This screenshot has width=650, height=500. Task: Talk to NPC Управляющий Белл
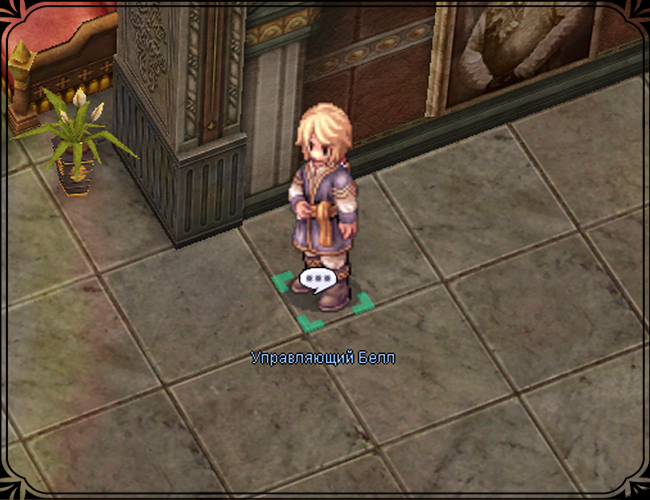(x=322, y=210)
